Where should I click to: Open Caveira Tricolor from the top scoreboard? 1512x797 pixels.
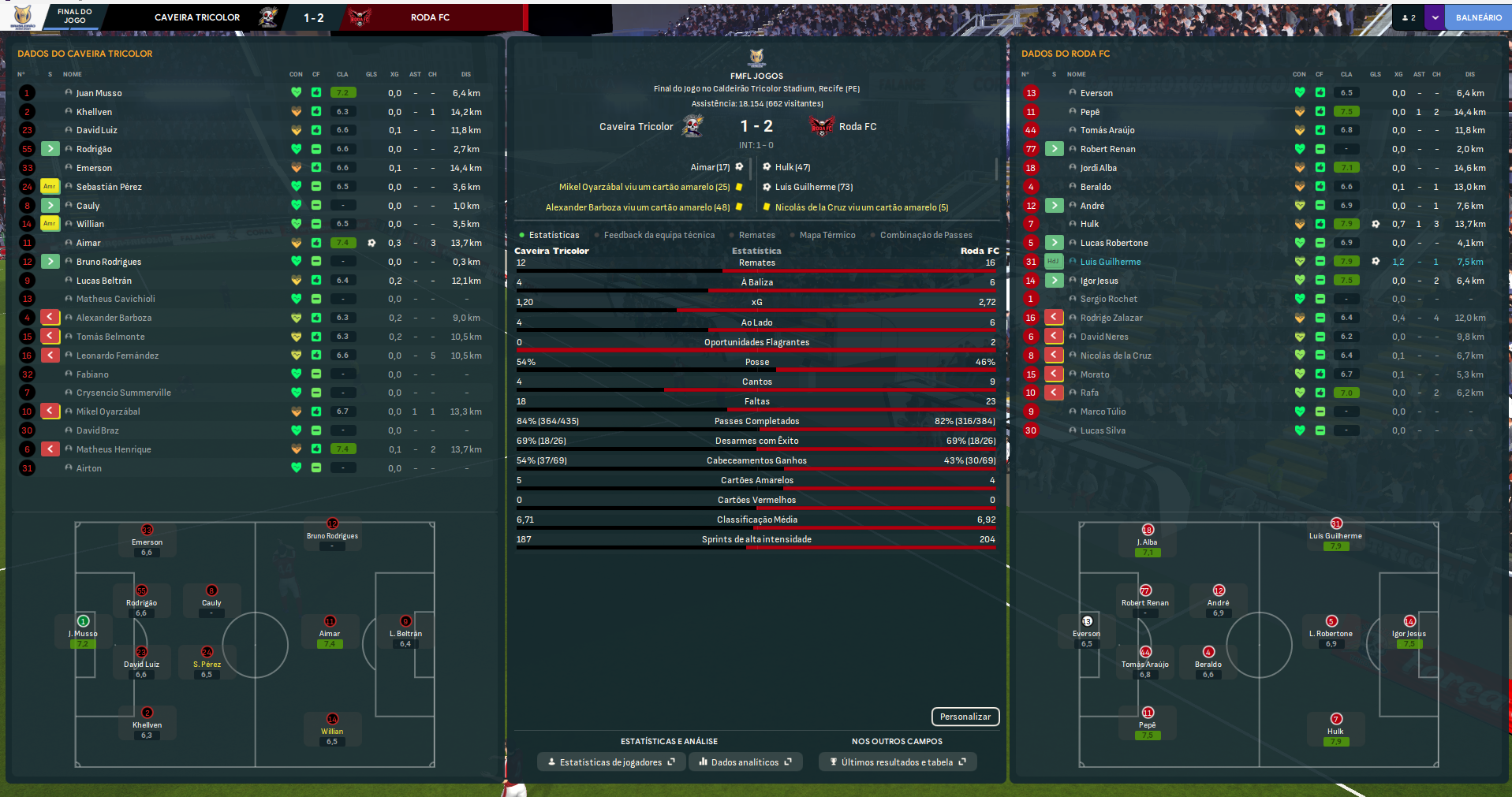coord(197,17)
